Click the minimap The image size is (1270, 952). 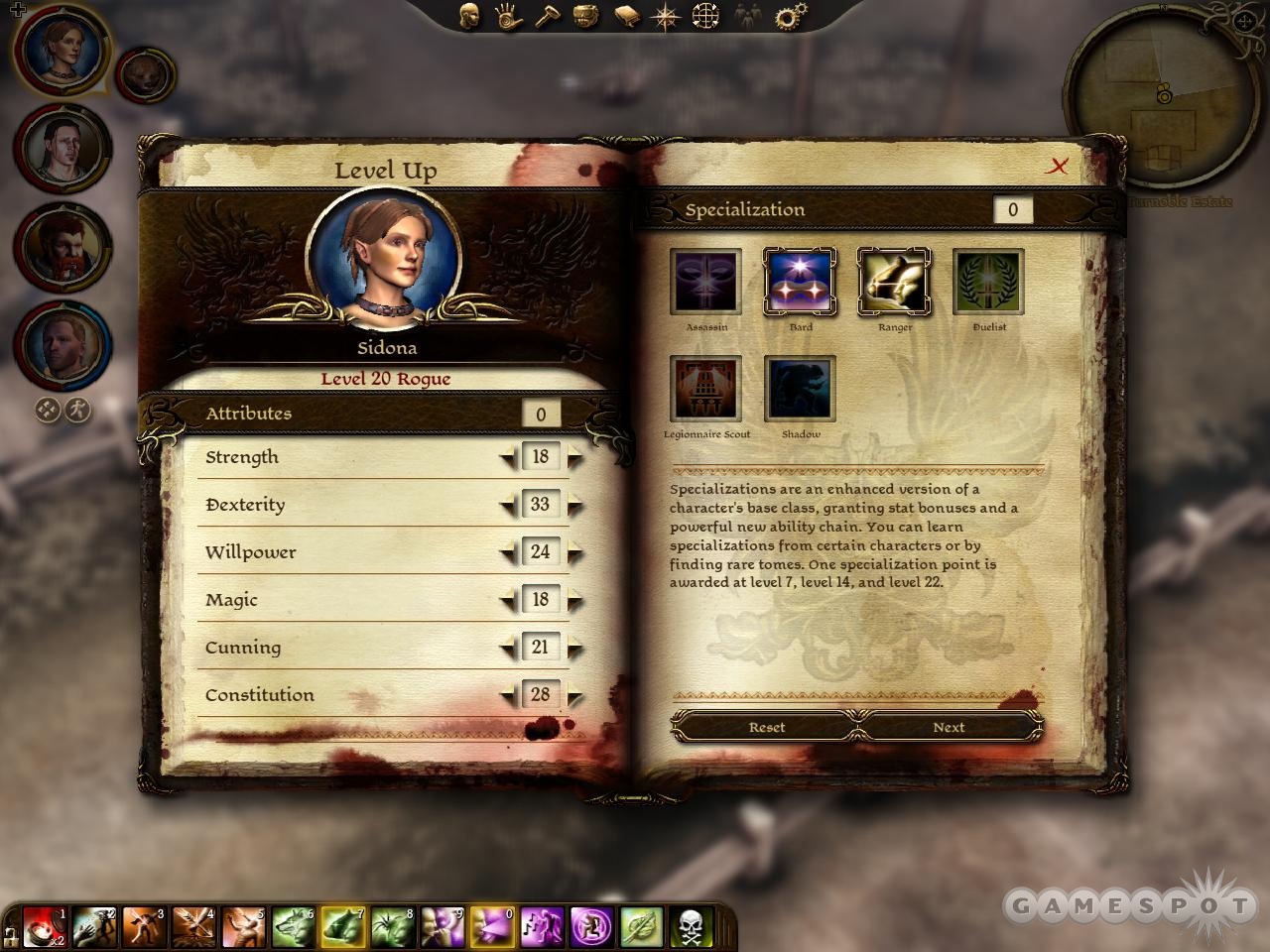pos(1163,96)
